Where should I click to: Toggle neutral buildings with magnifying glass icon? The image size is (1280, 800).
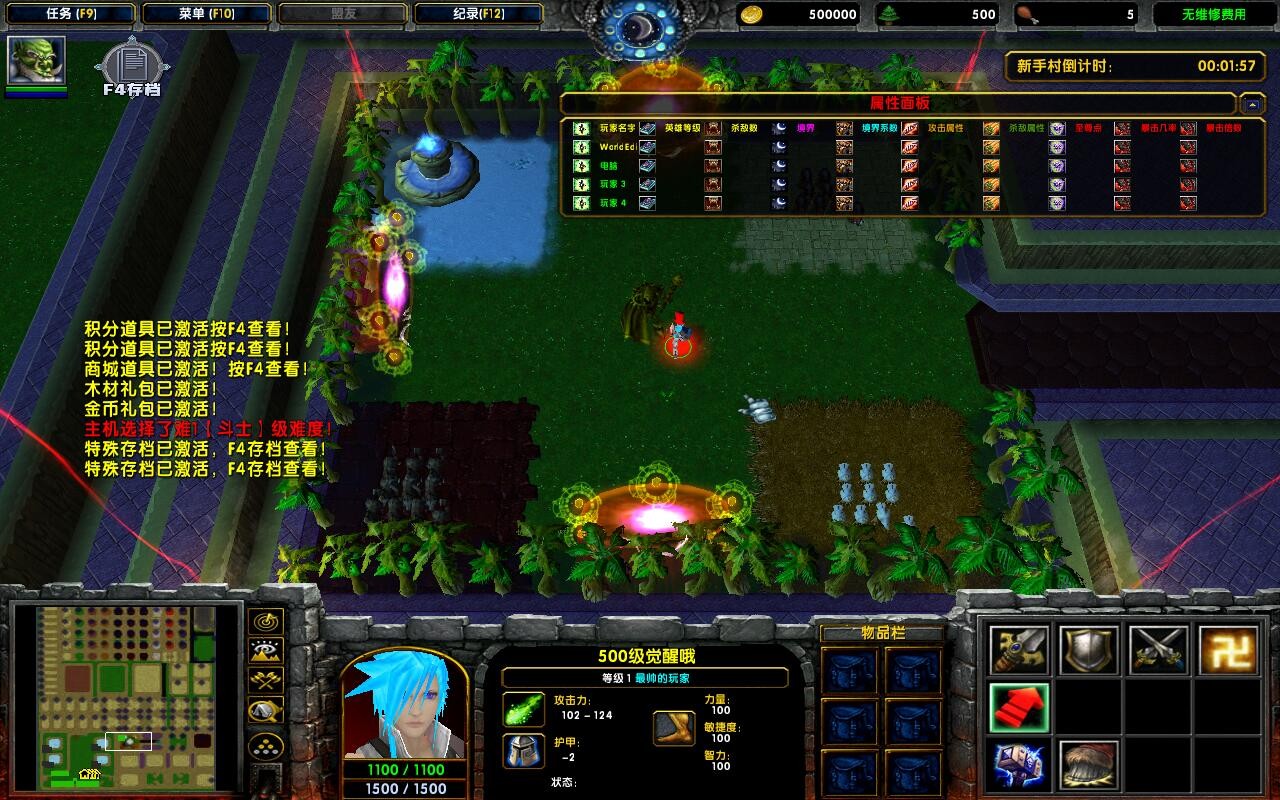[x=265, y=710]
